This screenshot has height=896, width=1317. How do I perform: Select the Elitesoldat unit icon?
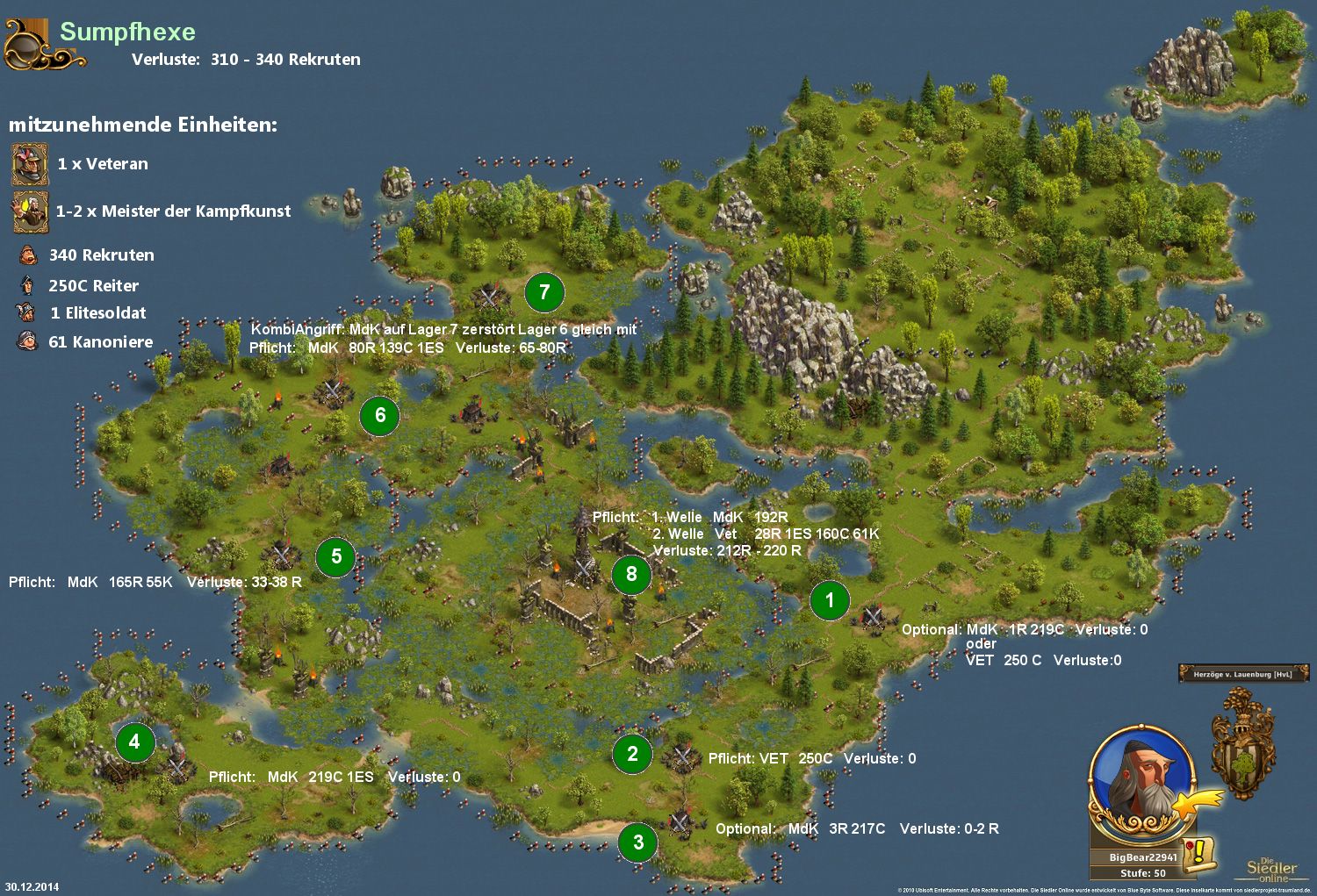click(27, 312)
